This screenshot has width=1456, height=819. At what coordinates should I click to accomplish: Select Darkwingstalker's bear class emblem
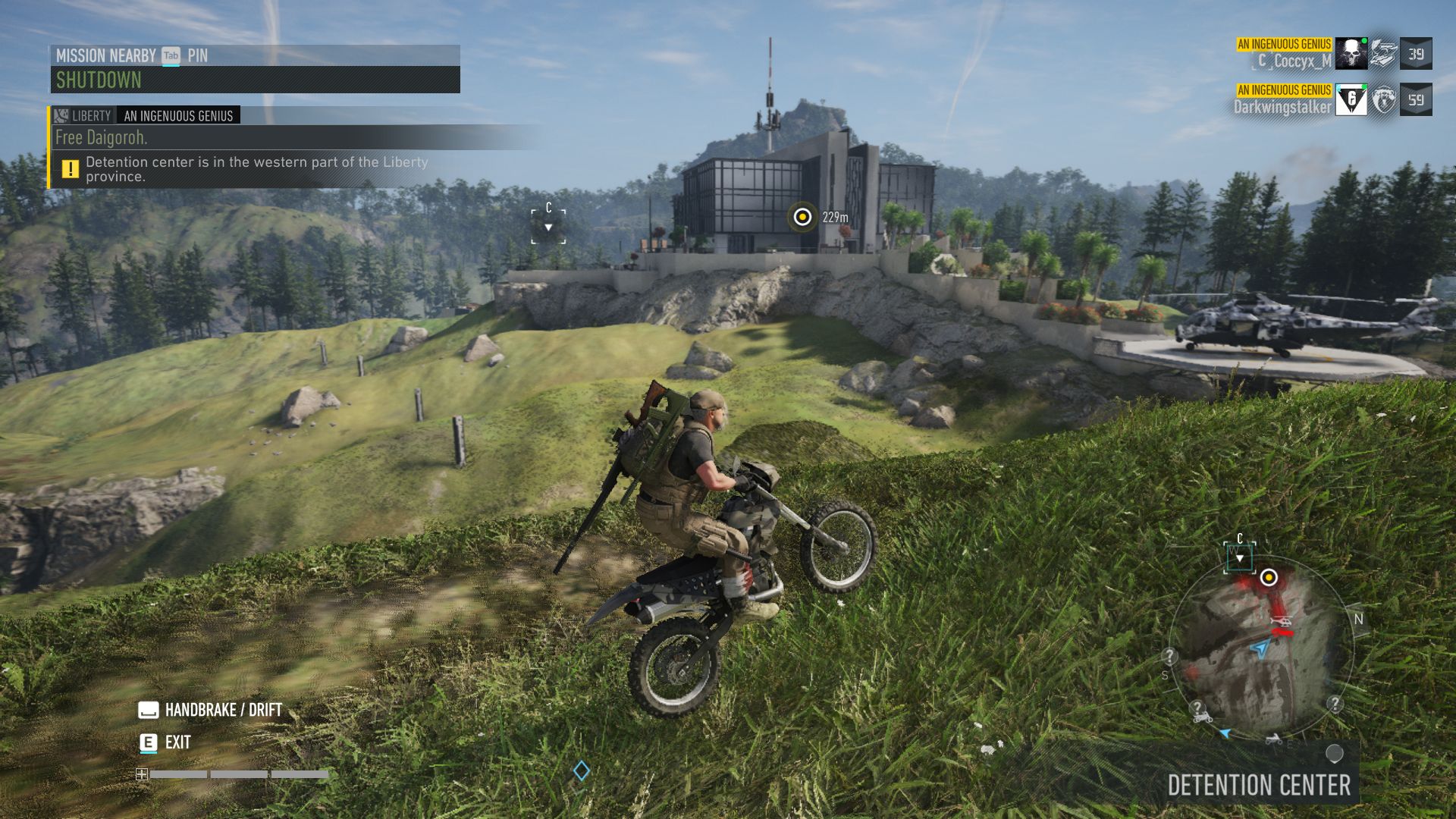point(1384,100)
